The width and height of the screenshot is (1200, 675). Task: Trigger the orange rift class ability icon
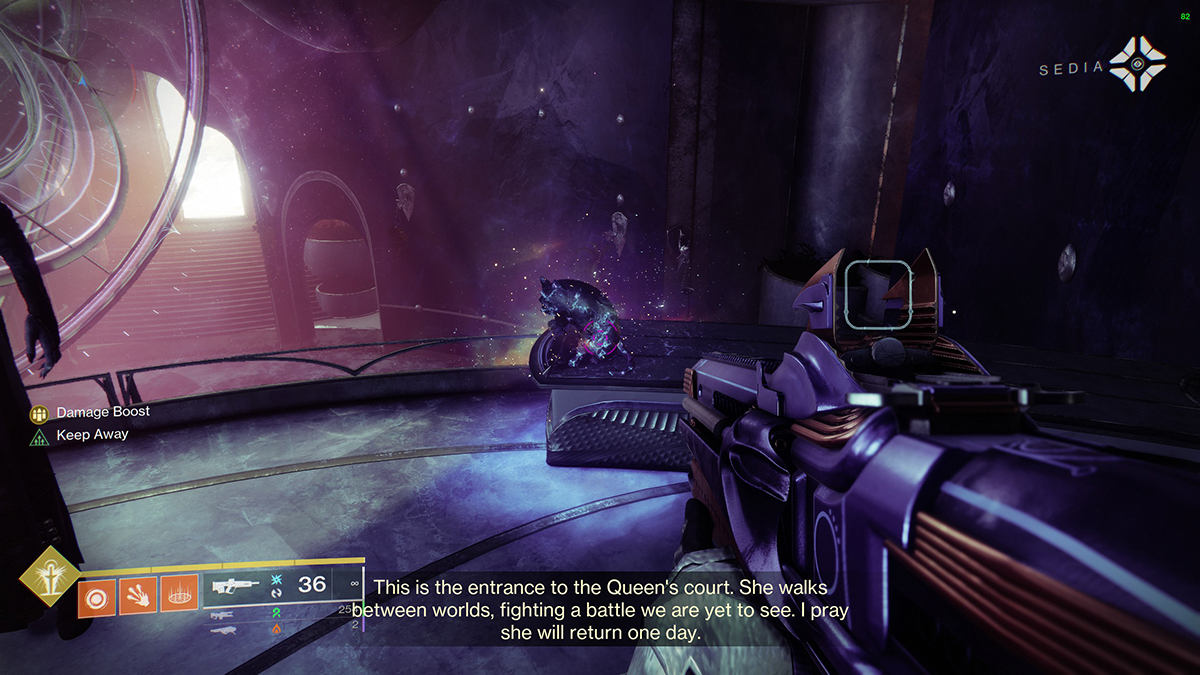tap(180, 597)
